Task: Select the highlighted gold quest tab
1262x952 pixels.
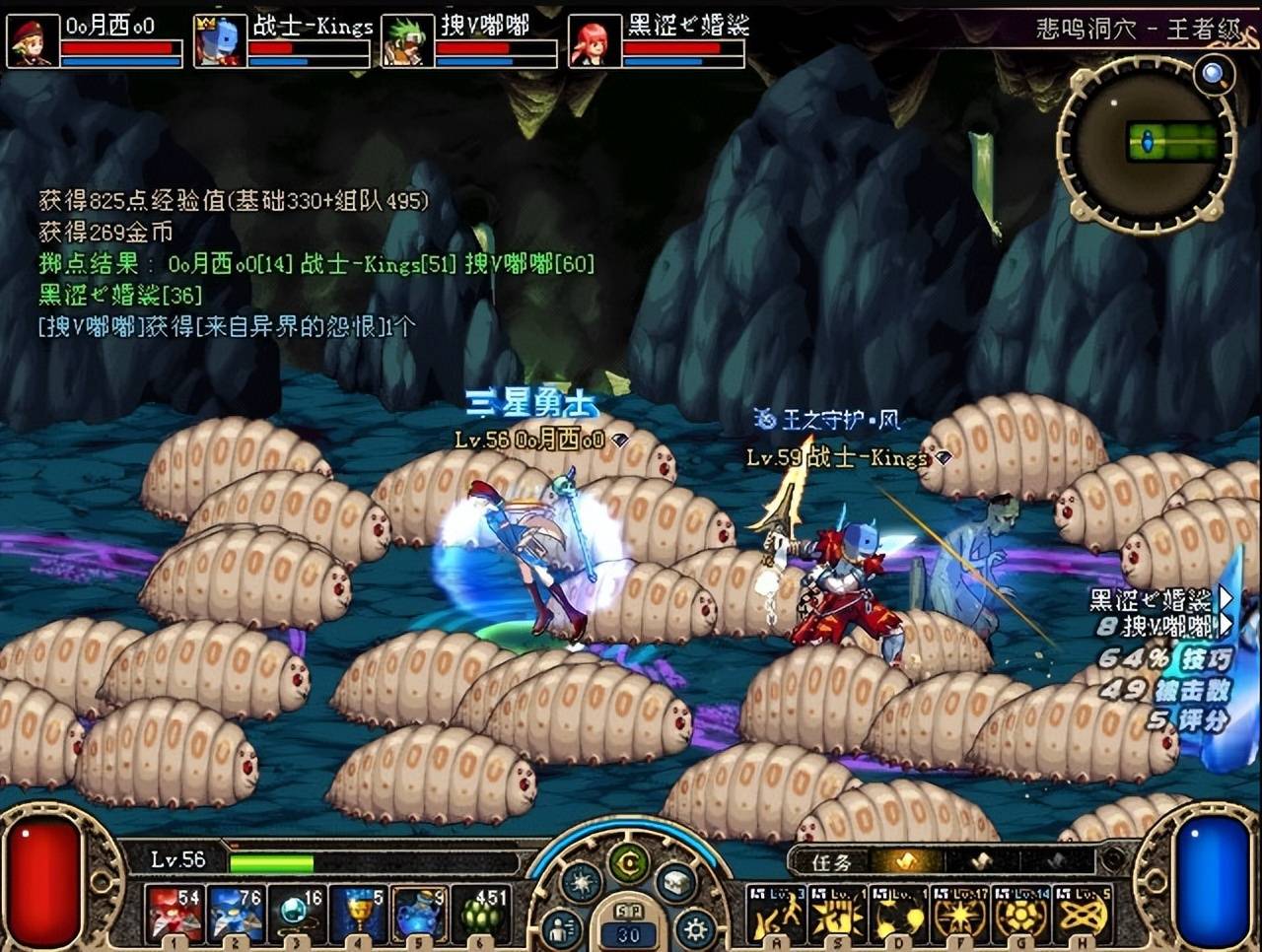Action: pyautogui.click(x=905, y=861)
